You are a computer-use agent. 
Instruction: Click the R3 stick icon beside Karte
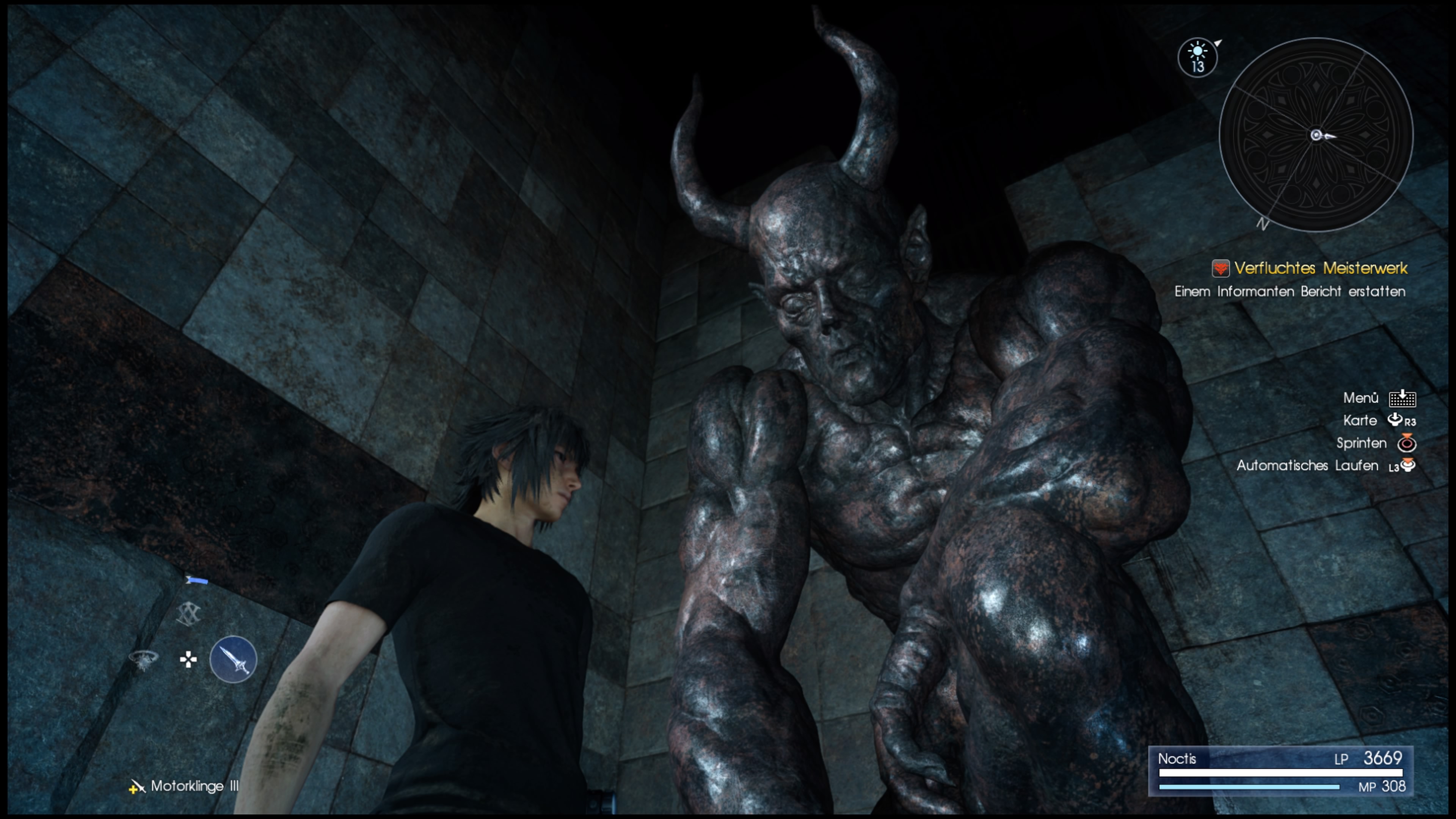point(1396,420)
